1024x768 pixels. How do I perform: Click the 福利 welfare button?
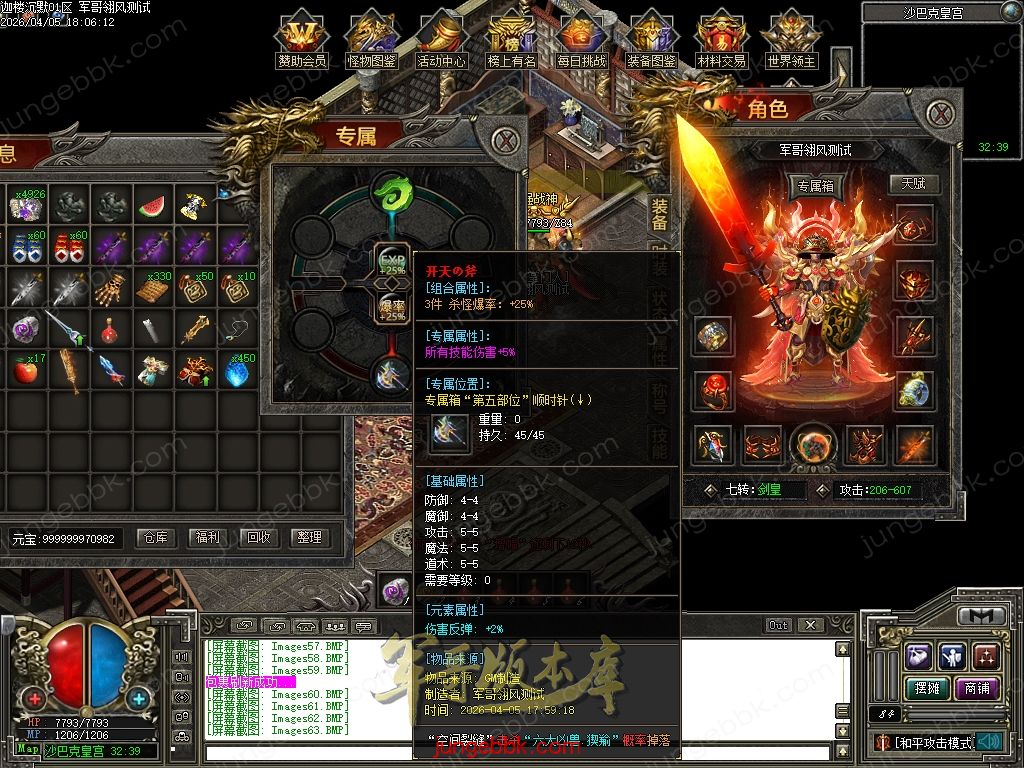(208, 537)
